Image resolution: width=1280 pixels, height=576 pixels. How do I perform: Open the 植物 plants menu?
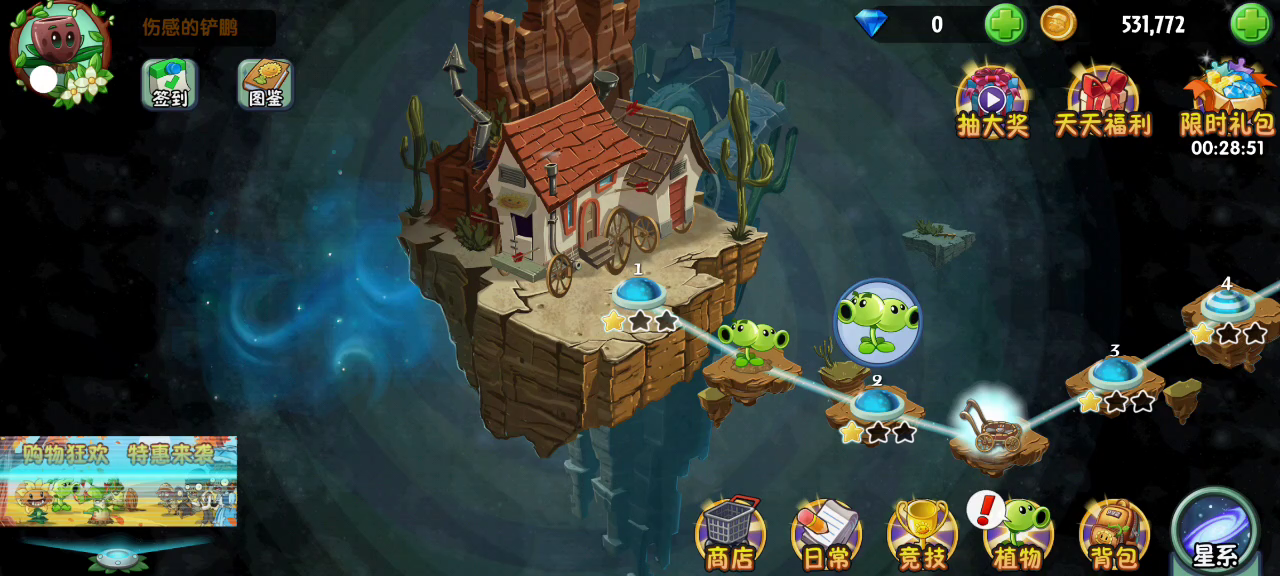point(1018,533)
